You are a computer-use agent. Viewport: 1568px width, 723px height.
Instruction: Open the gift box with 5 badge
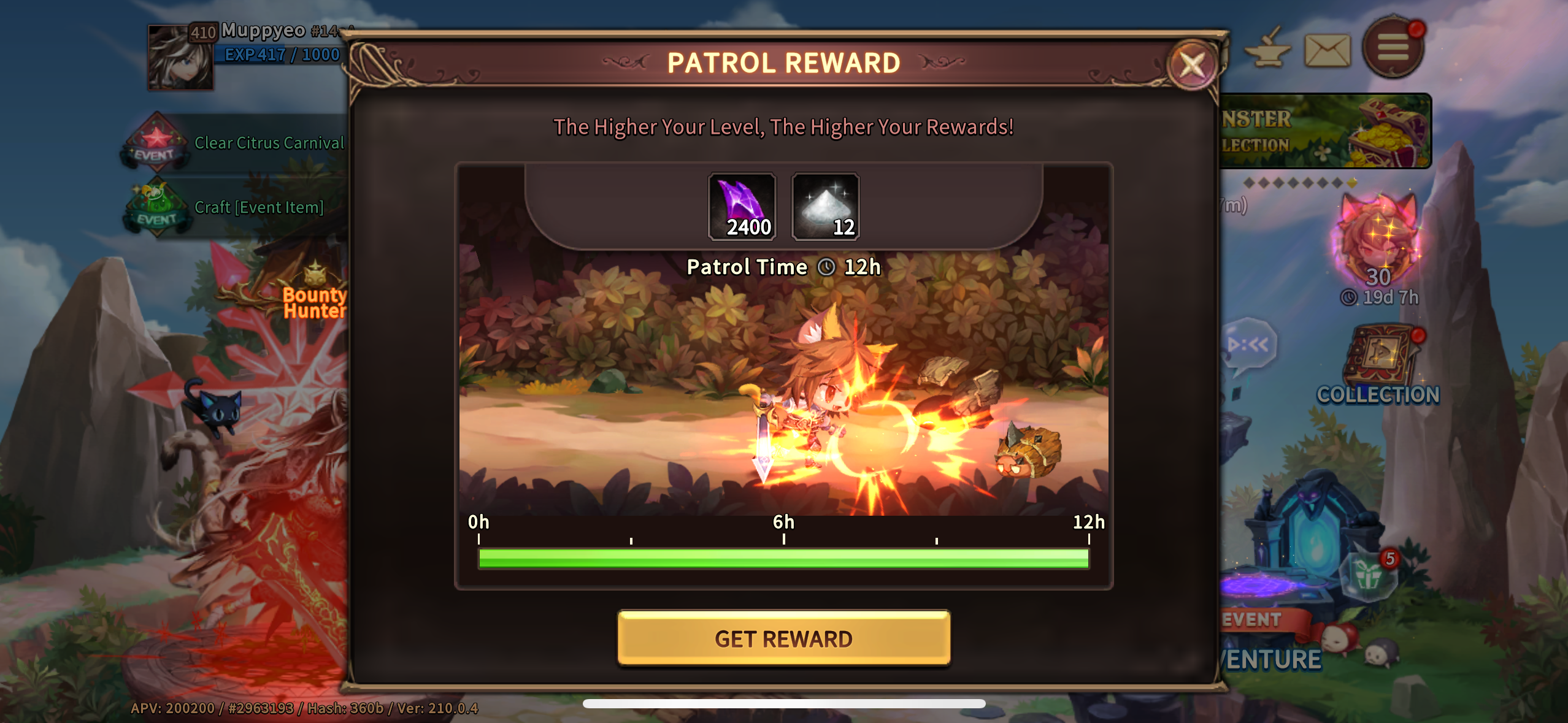1369,576
